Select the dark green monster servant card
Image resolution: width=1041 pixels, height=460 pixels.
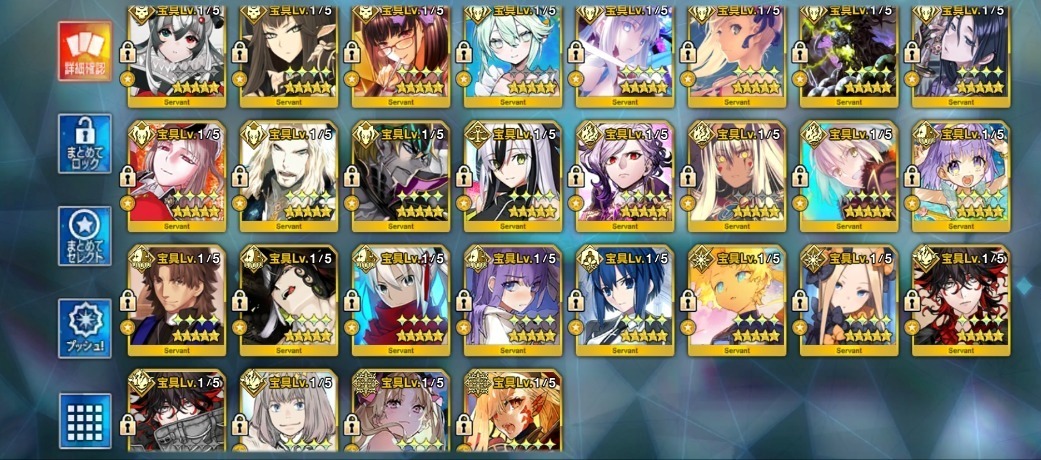849,55
